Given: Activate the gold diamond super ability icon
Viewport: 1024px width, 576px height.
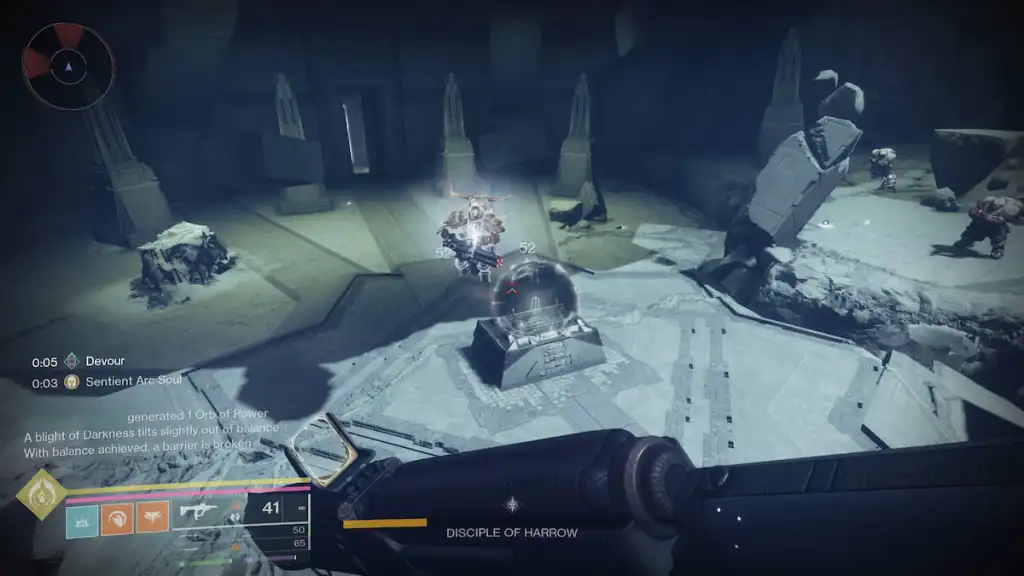Looking at the screenshot, I should tap(41, 495).
